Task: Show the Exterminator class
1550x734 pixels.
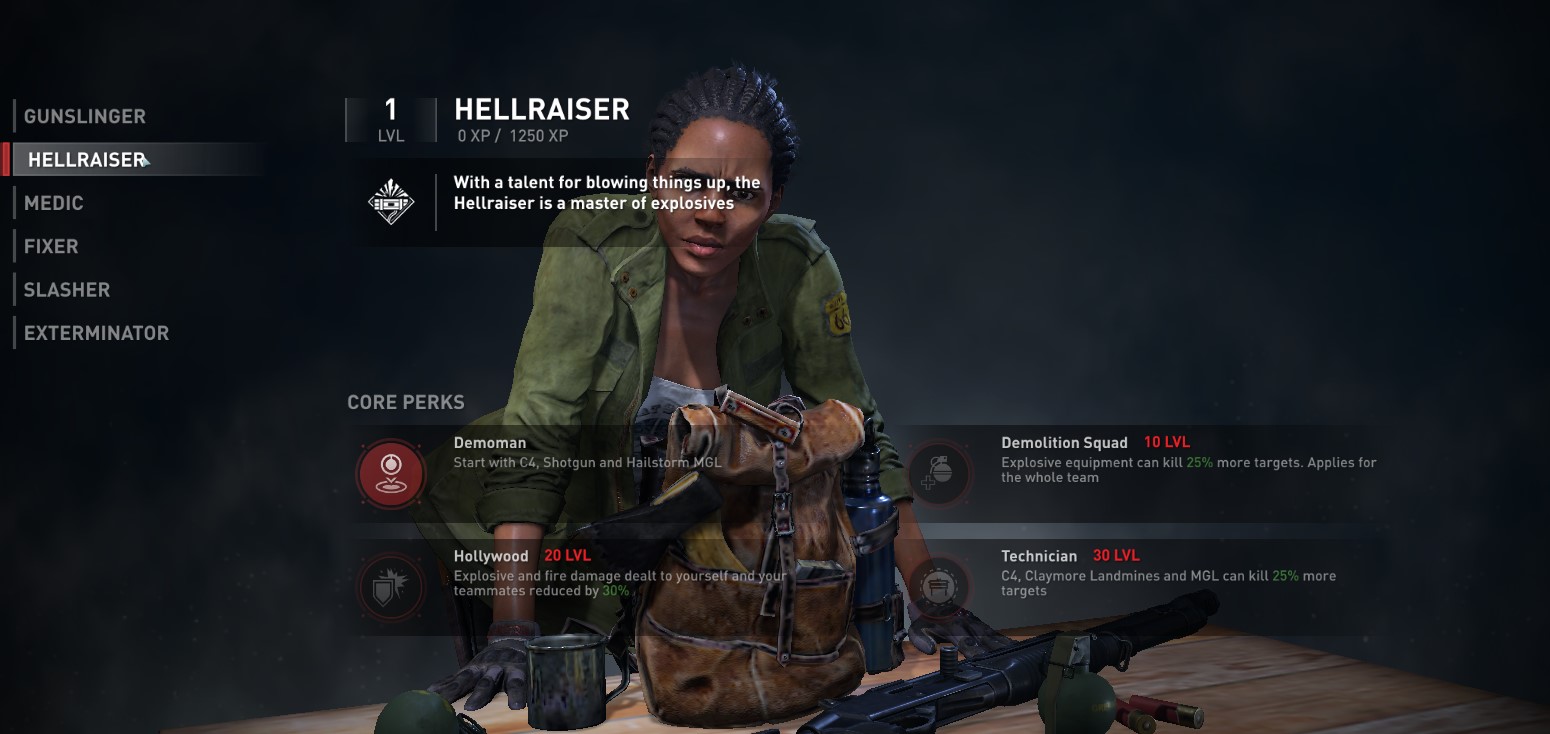Action: click(x=96, y=333)
